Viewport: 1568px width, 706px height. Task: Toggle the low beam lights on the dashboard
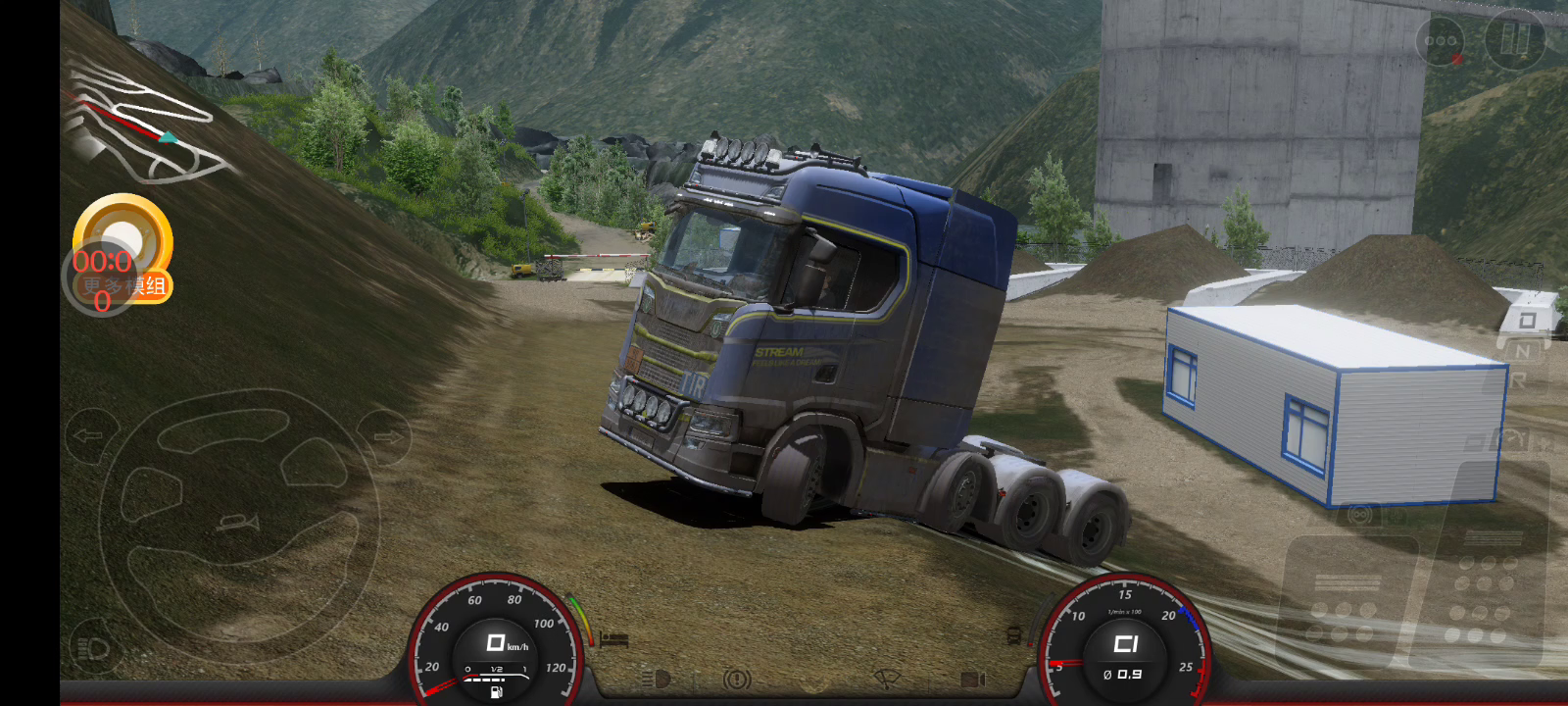click(657, 679)
